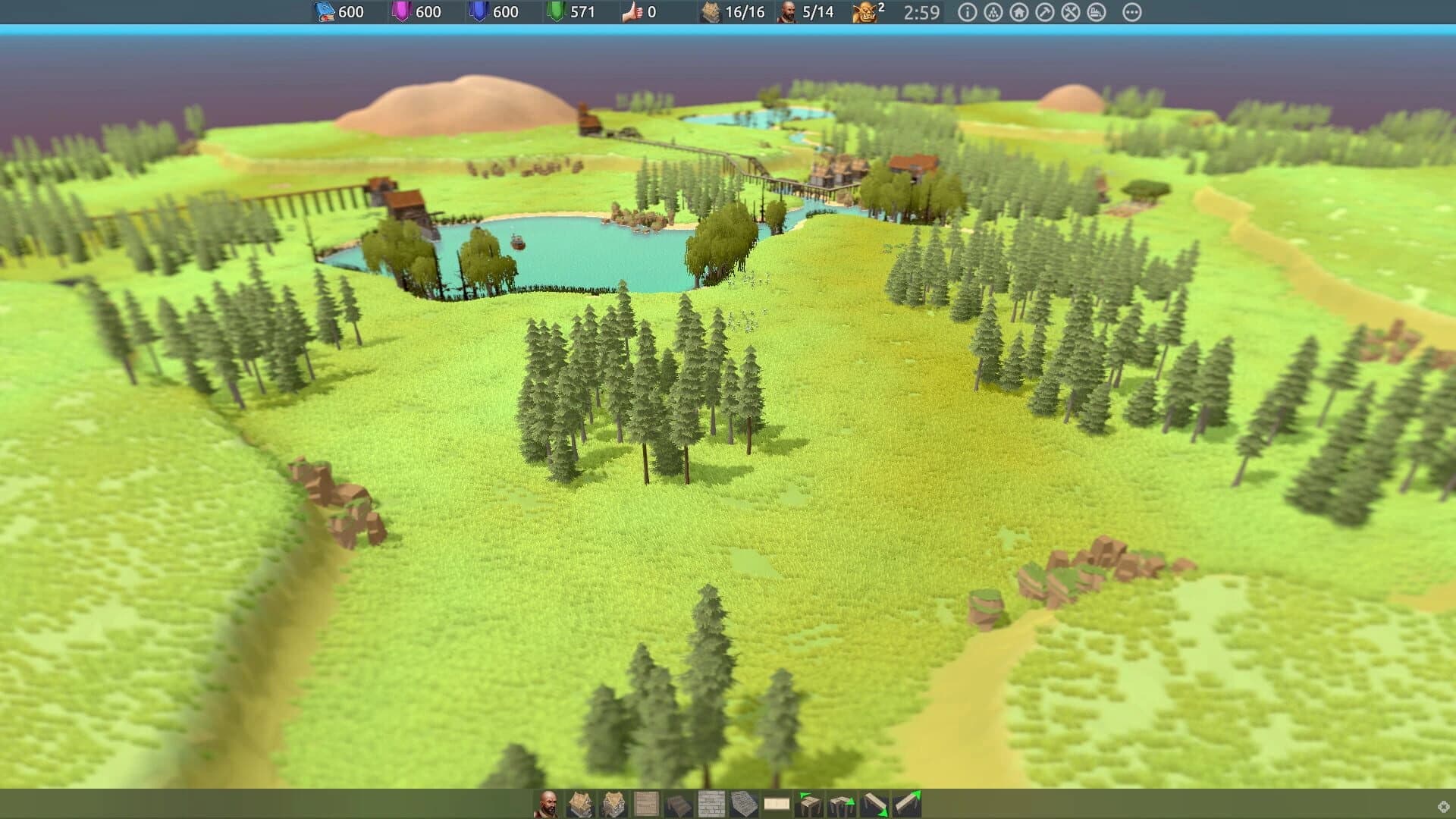This screenshot has width=1456, height=819.
Task: Click the home icon in the top bar
Action: [x=1018, y=13]
